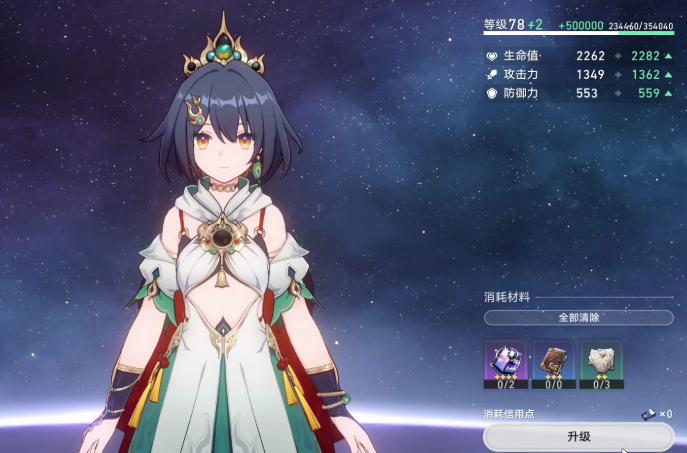Select the purple four-star guide book material

pos(505,363)
